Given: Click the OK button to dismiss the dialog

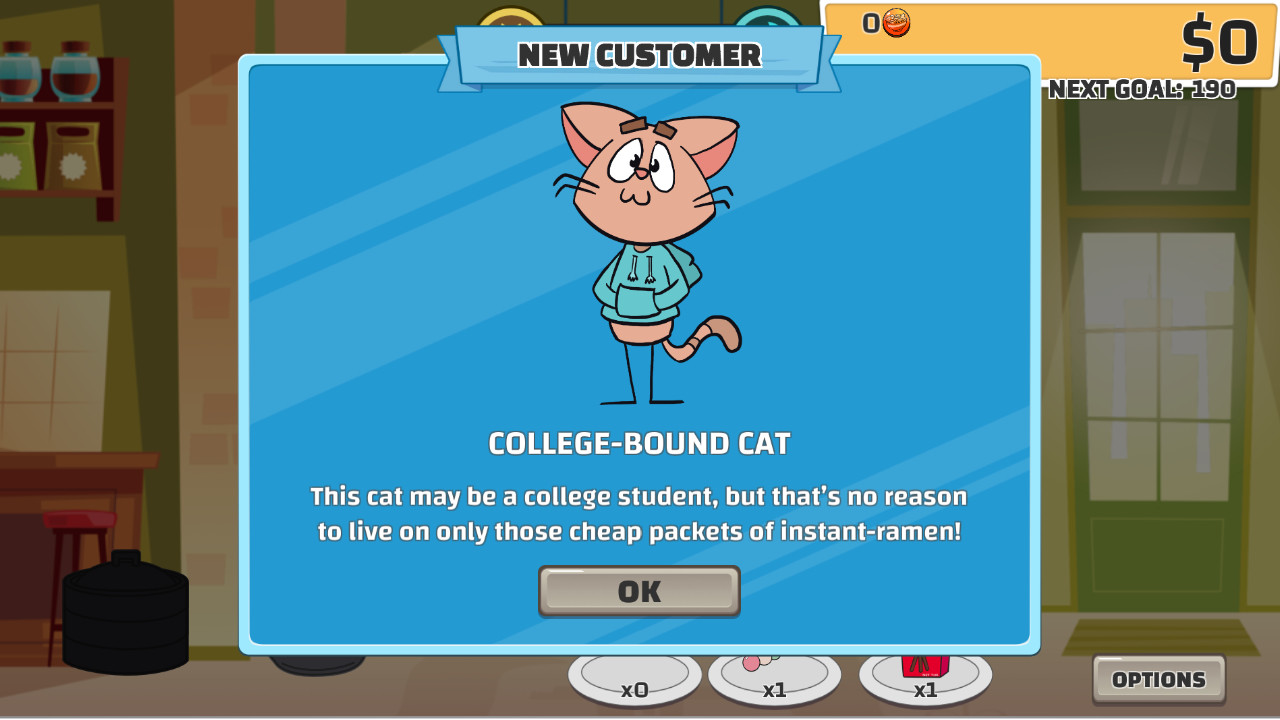Looking at the screenshot, I should (639, 591).
